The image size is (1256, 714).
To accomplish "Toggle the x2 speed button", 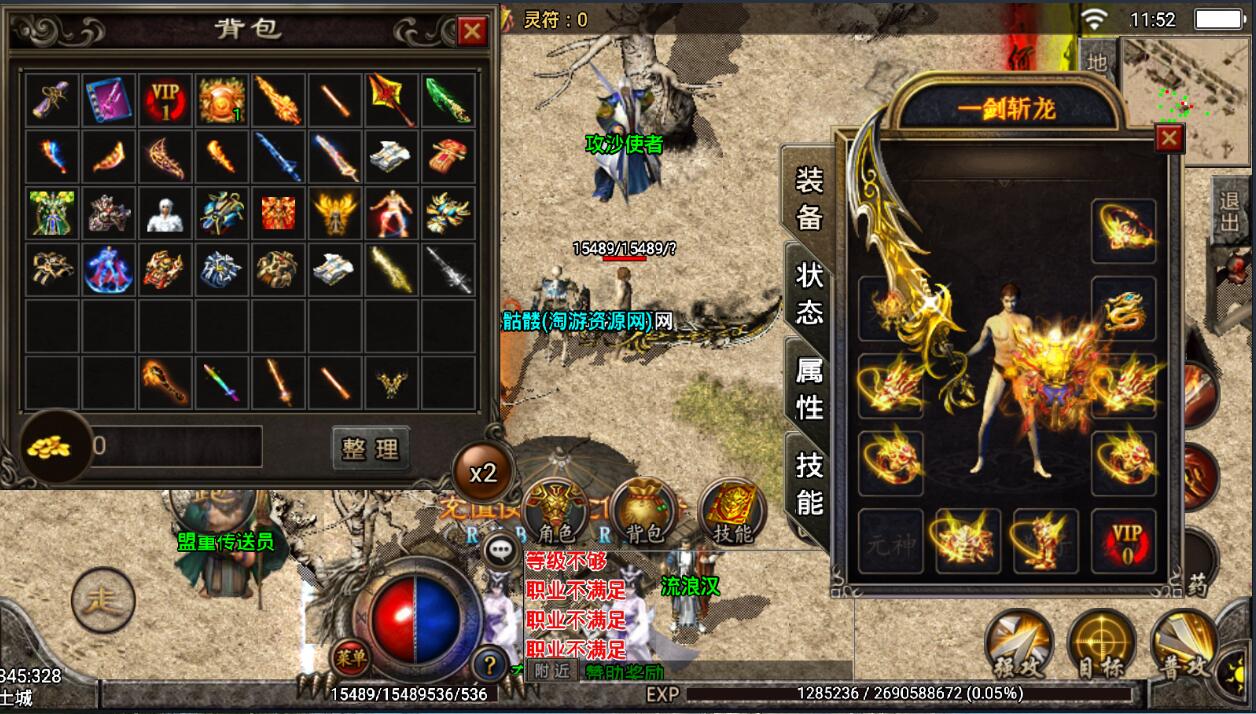I will (x=483, y=472).
